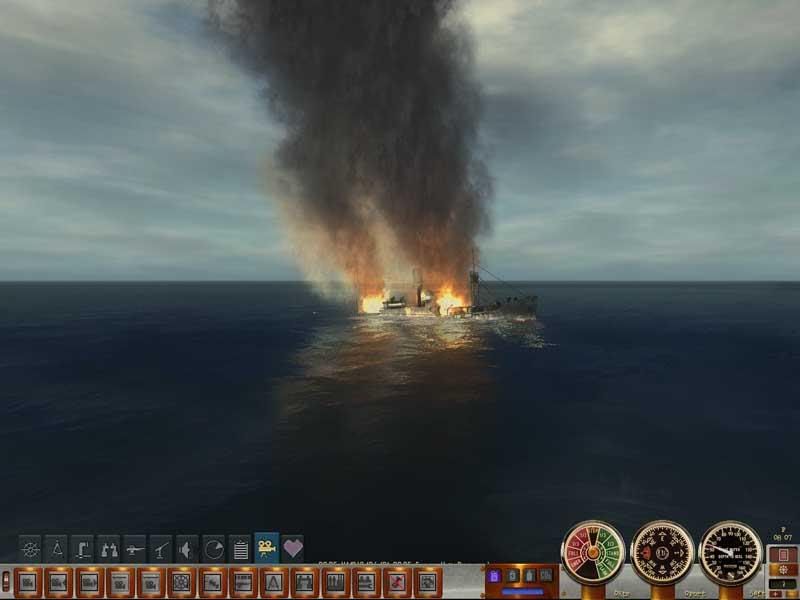This screenshot has height=600, width=800.
Task: Set depth on the depth gauge
Action: click(731, 553)
